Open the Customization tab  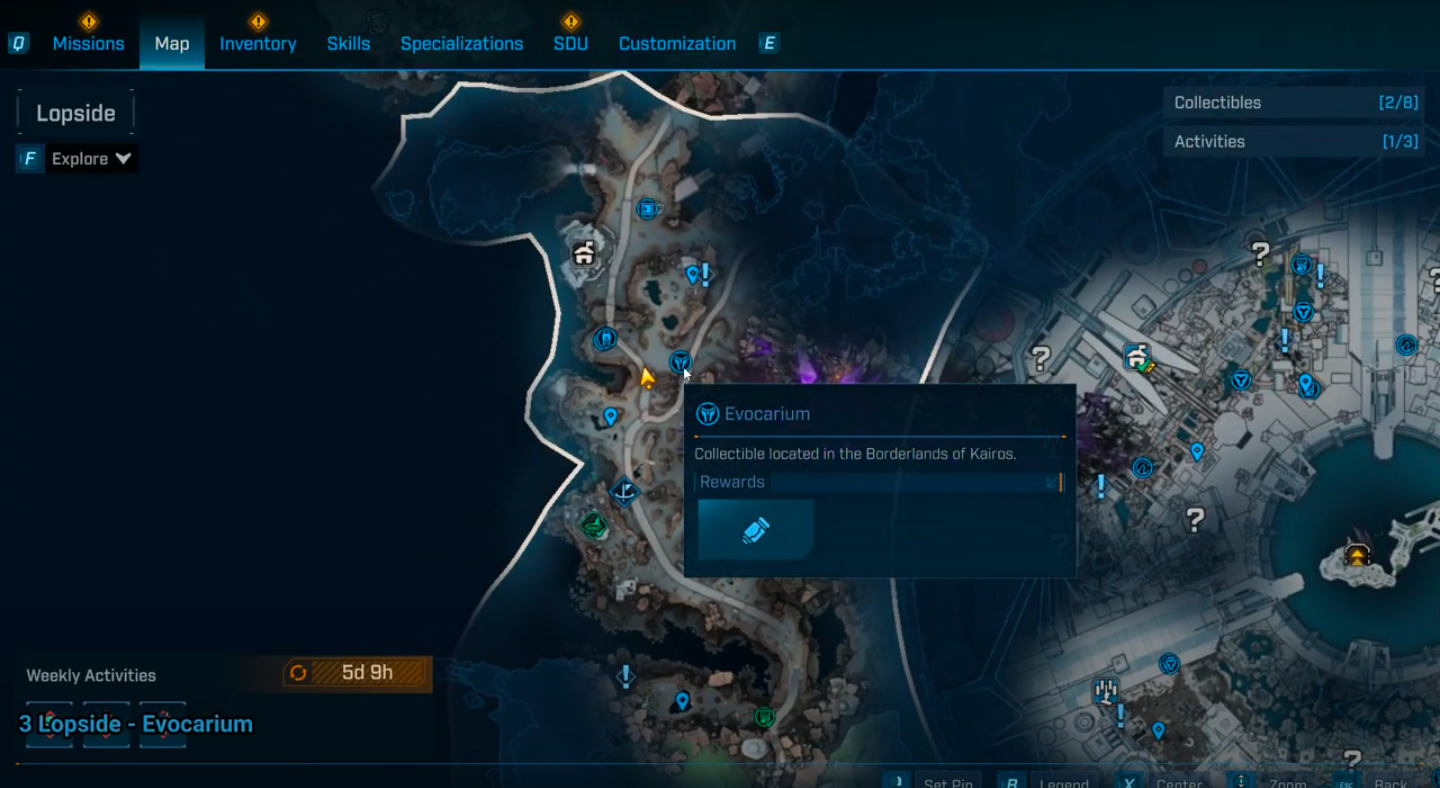[x=677, y=44]
